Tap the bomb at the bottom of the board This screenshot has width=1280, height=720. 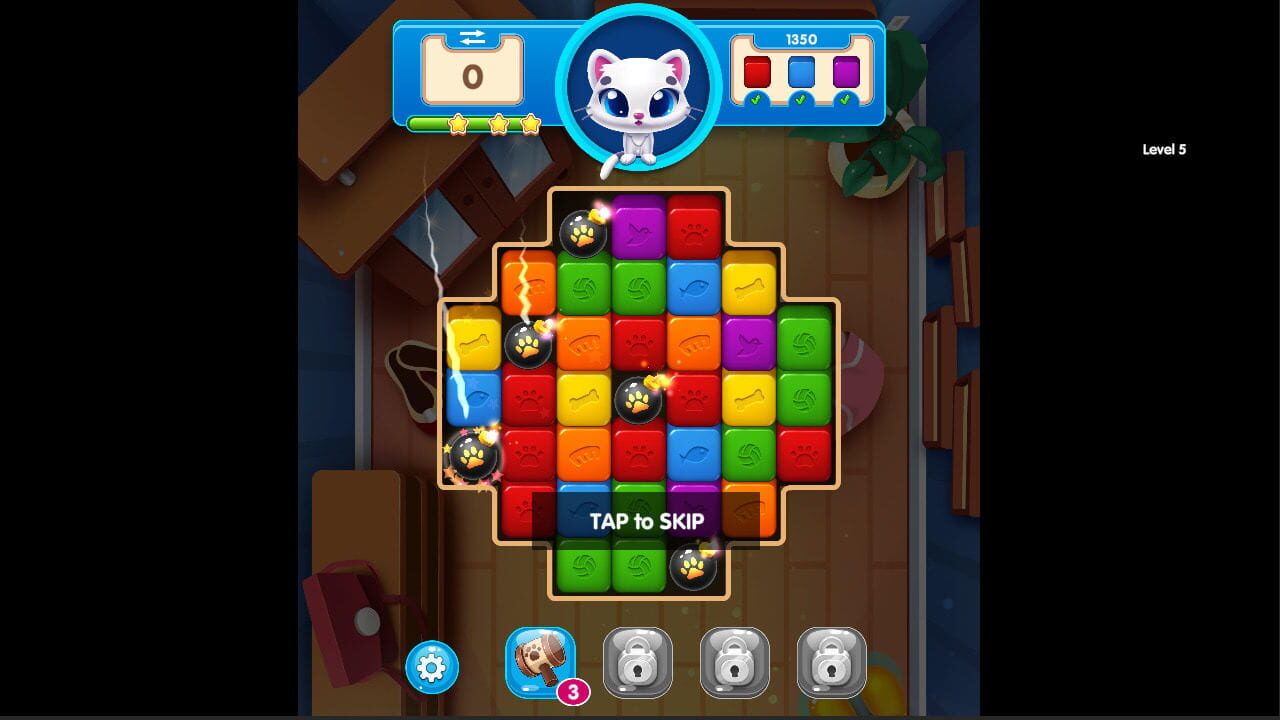click(694, 567)
